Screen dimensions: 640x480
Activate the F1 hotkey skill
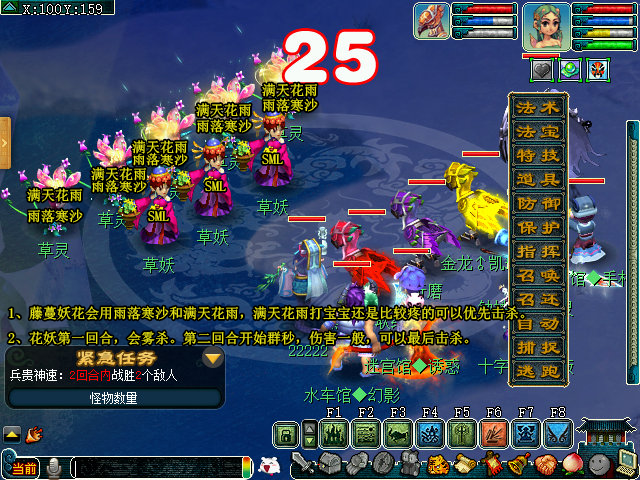[334, 433]
